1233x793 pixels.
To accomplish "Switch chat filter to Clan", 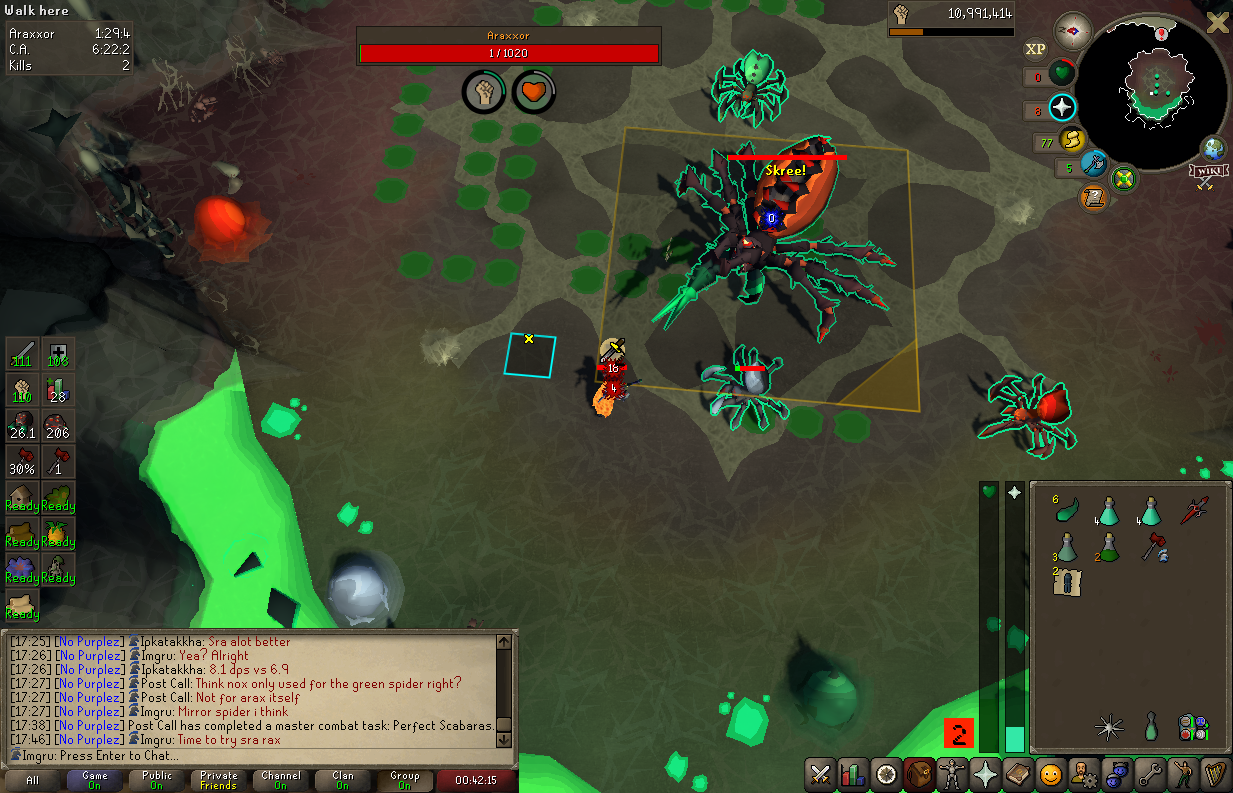I will [343, 780].
